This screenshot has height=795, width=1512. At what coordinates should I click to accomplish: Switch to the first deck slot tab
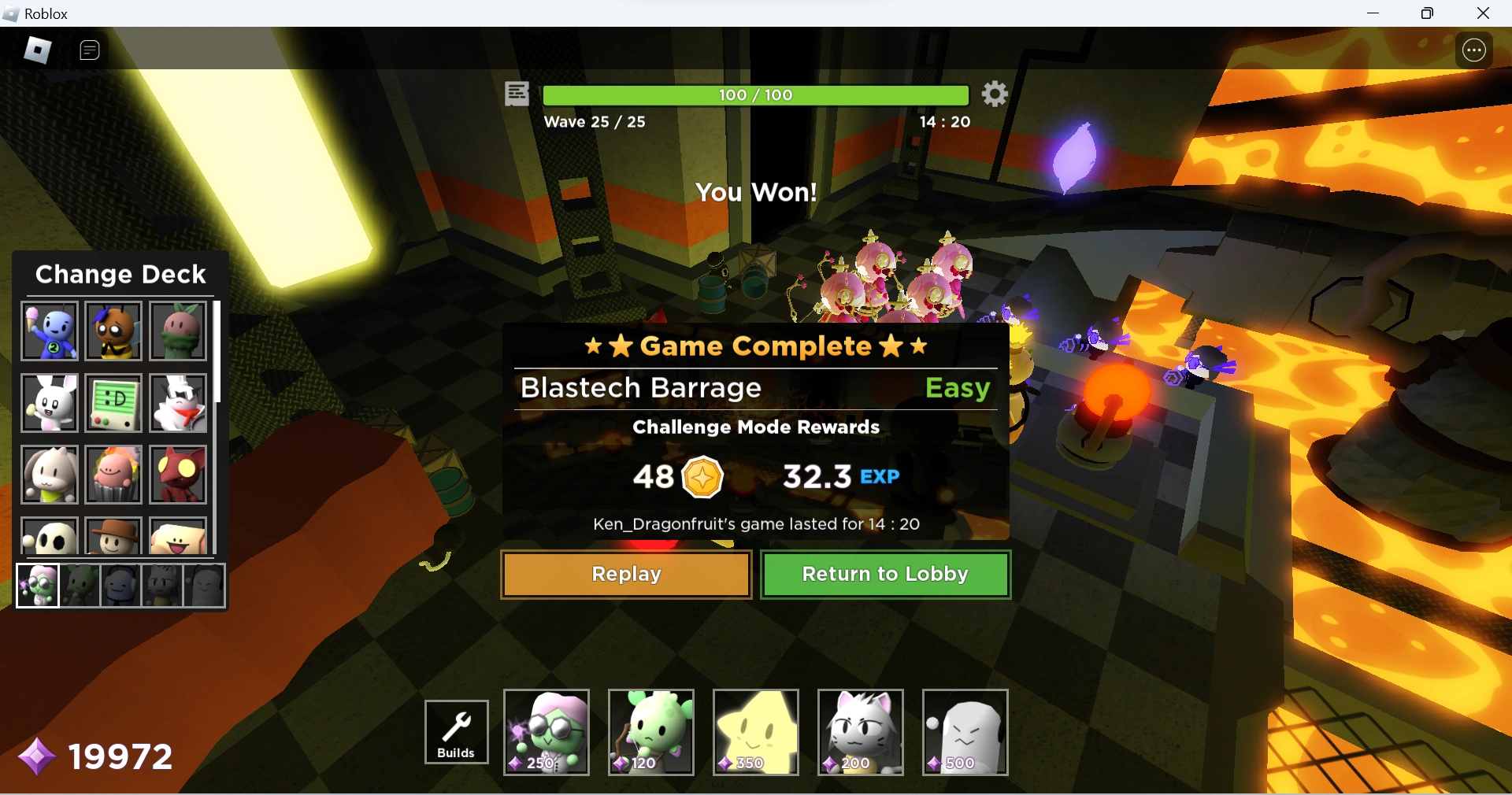(x=37, y=585)
